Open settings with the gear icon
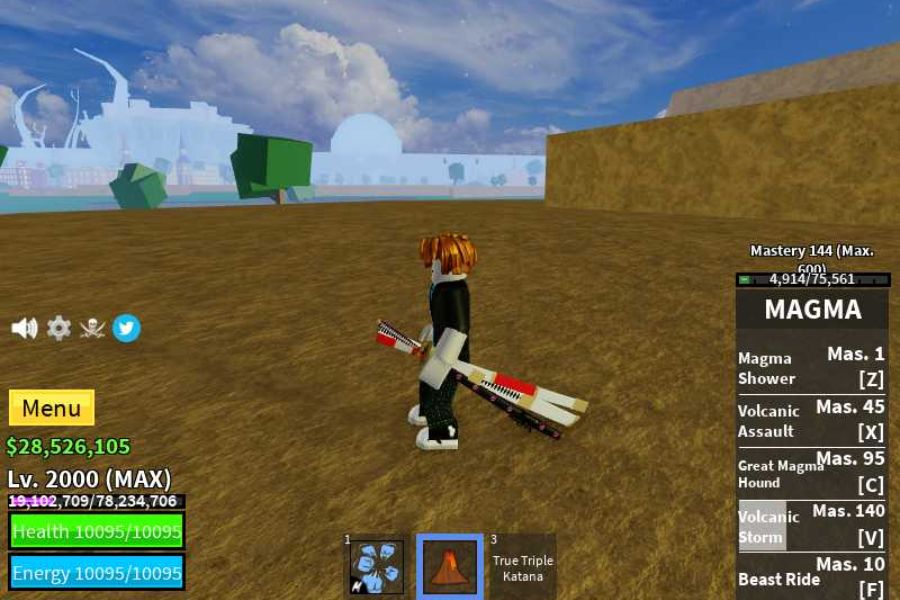The image size is (900, 600). click(59, 328)
